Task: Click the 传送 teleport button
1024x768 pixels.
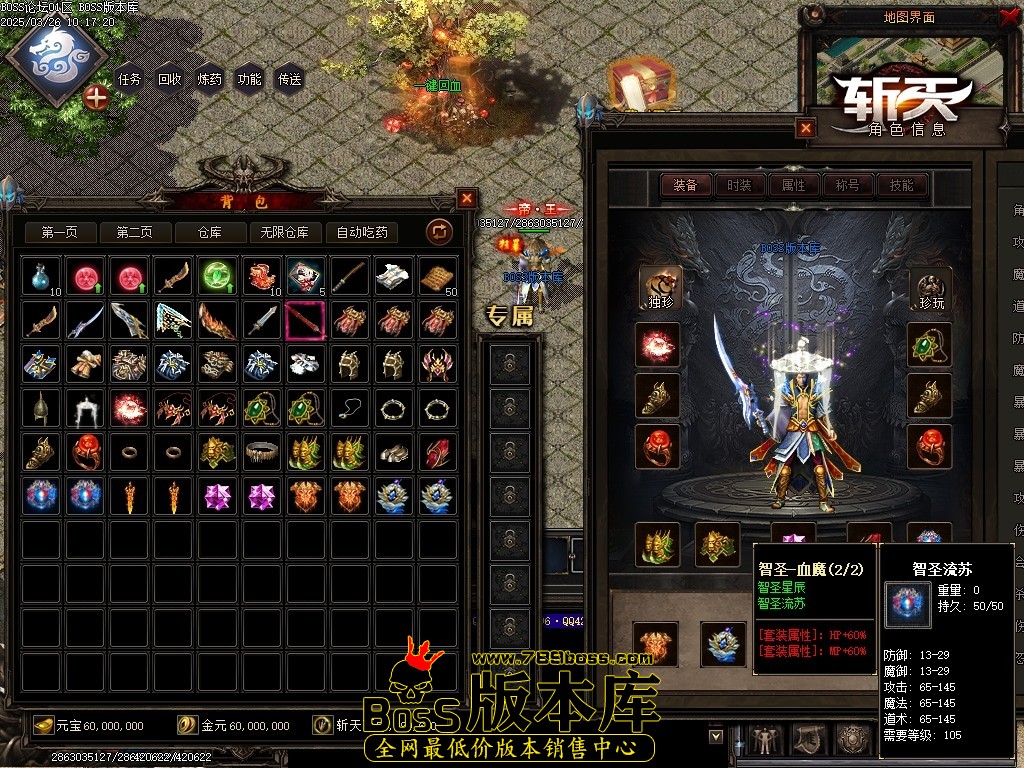Action: pyautogui.click(x=290, y=79)
